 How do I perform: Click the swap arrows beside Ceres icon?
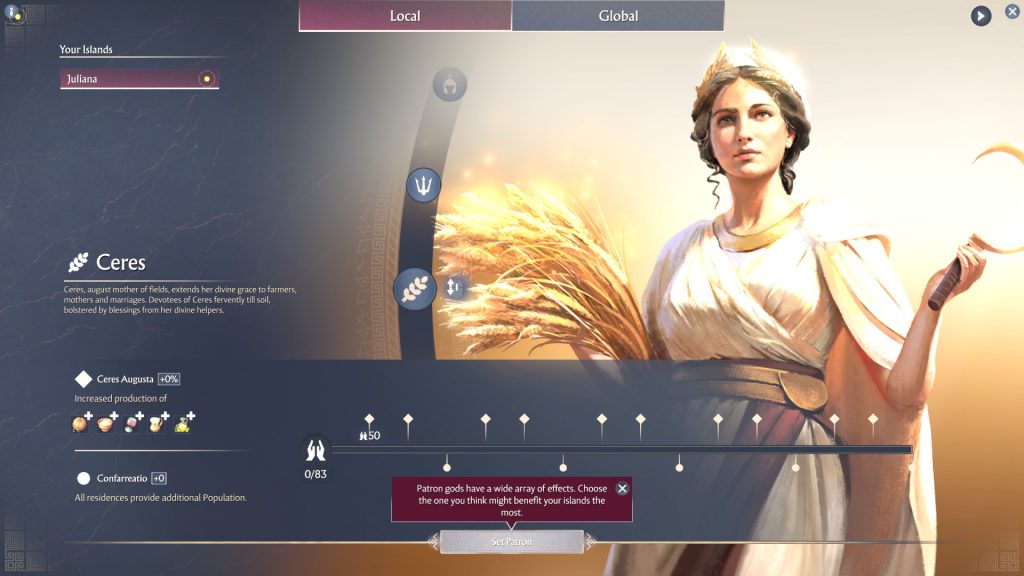(453, 288)
